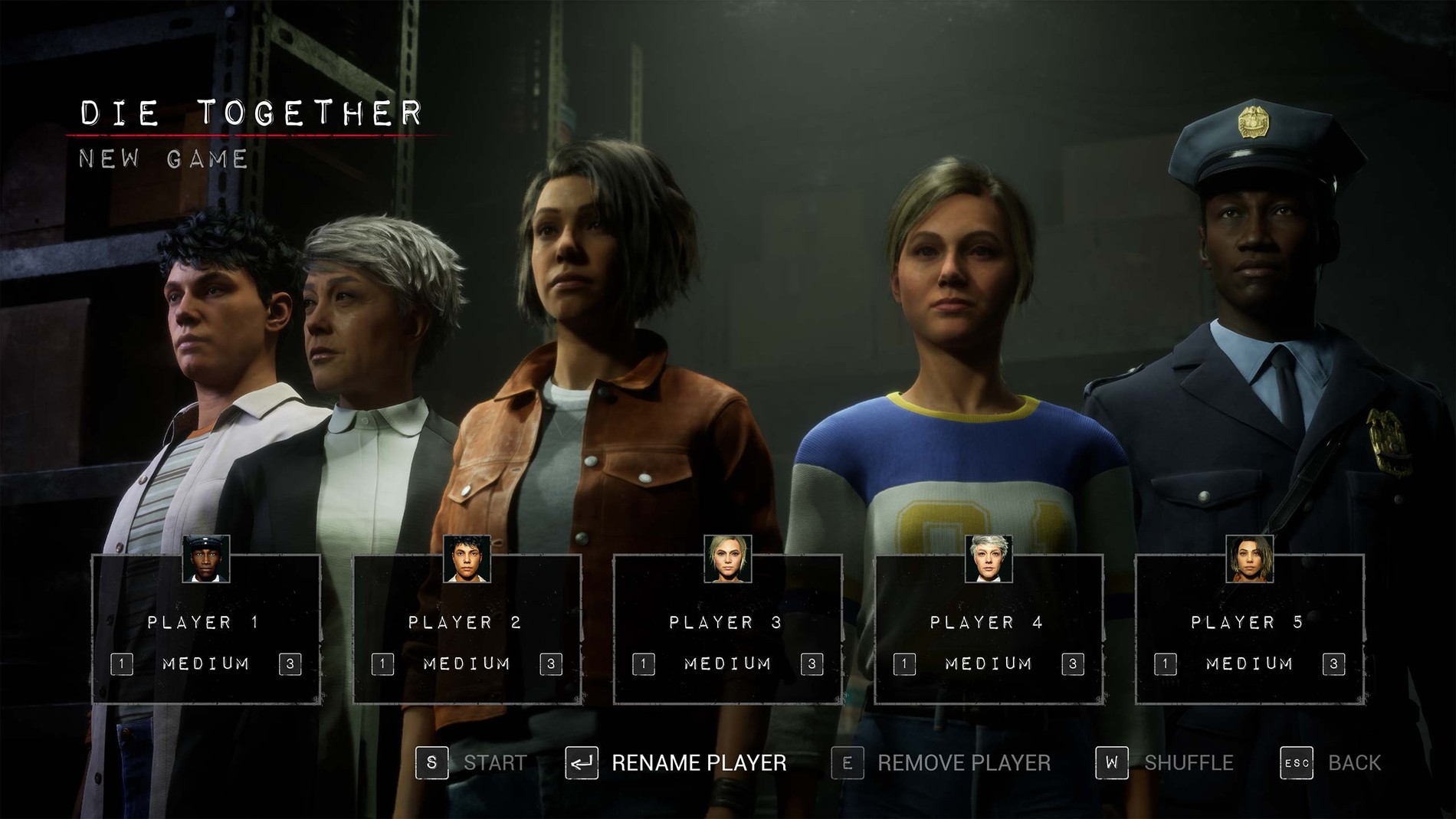This screenshot has width=1456, height=819.
Task: Click the 3 stepper on Player 1's card
Action: [x=292, y=663]
